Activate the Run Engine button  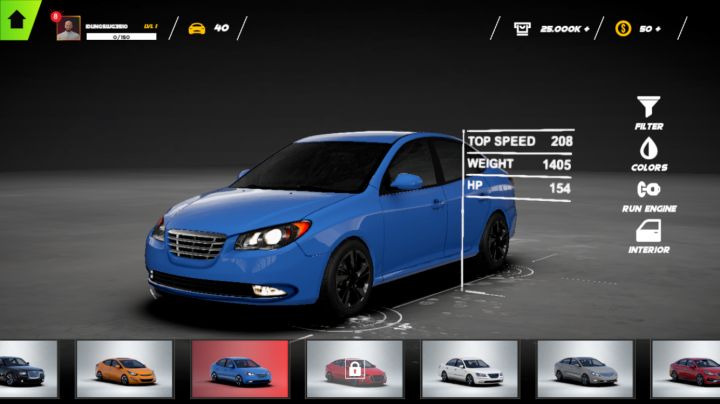(x=649, y=194)
